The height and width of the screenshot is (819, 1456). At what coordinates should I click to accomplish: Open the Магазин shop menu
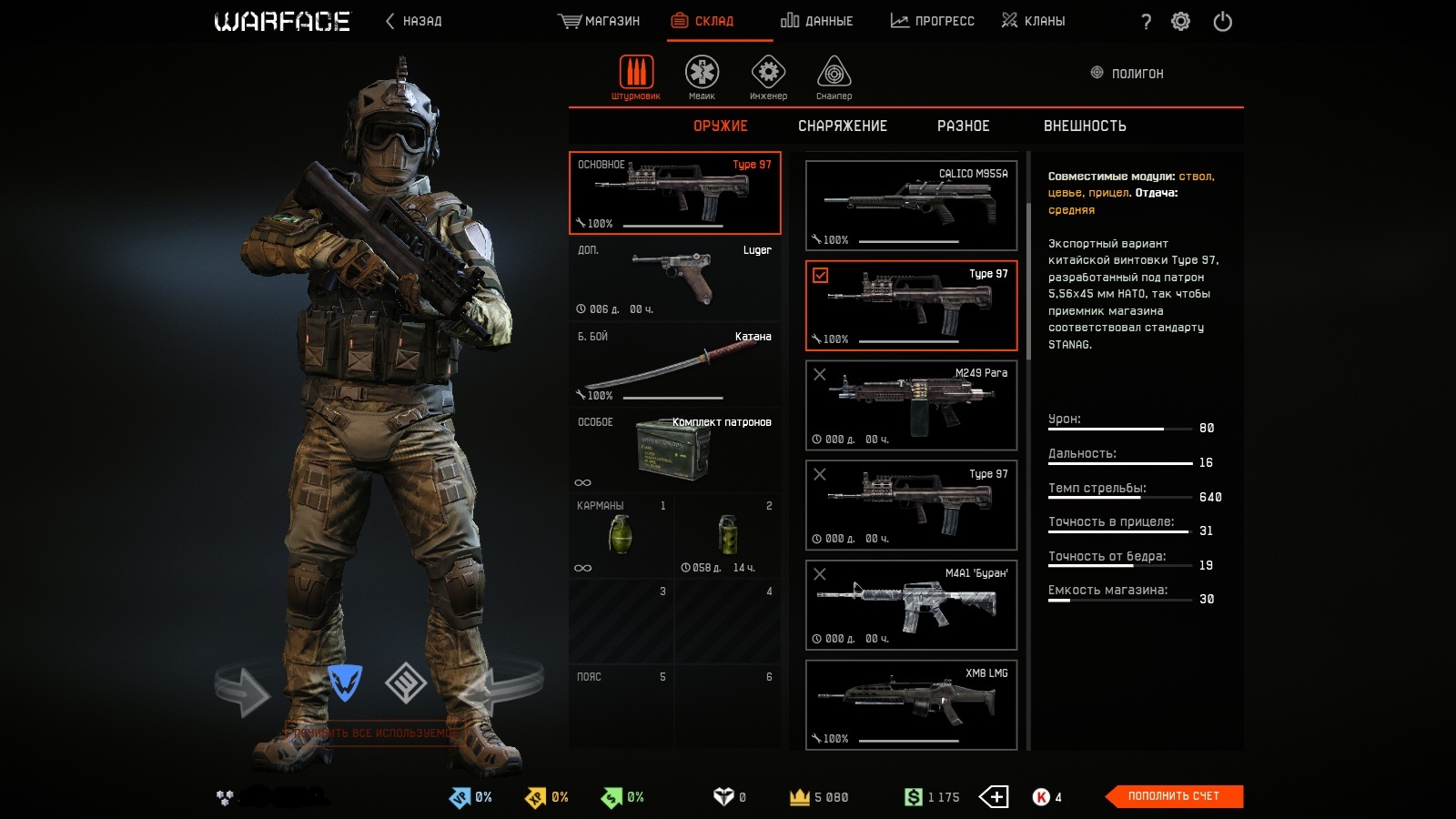pyautogui.click(x=599, y=21)
